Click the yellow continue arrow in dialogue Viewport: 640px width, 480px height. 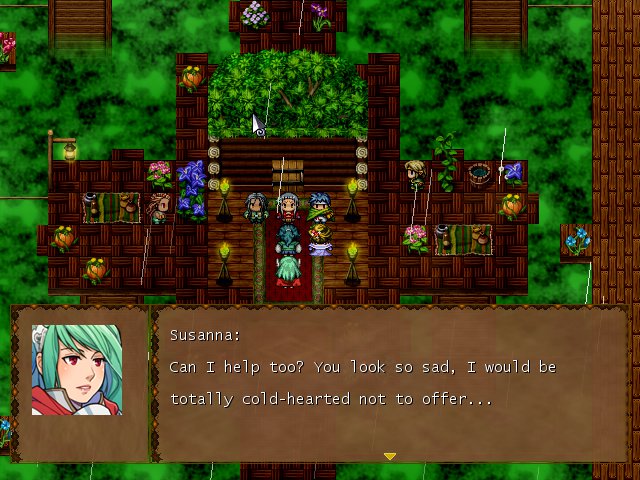(x=390, y=456)
